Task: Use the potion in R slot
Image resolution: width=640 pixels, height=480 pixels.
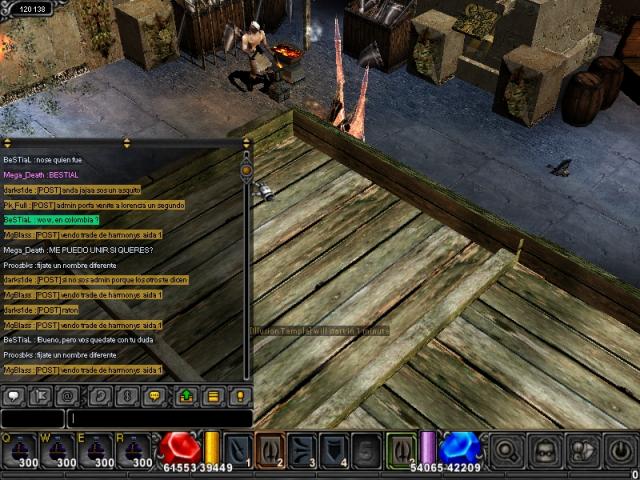Action: coord(133,452)
